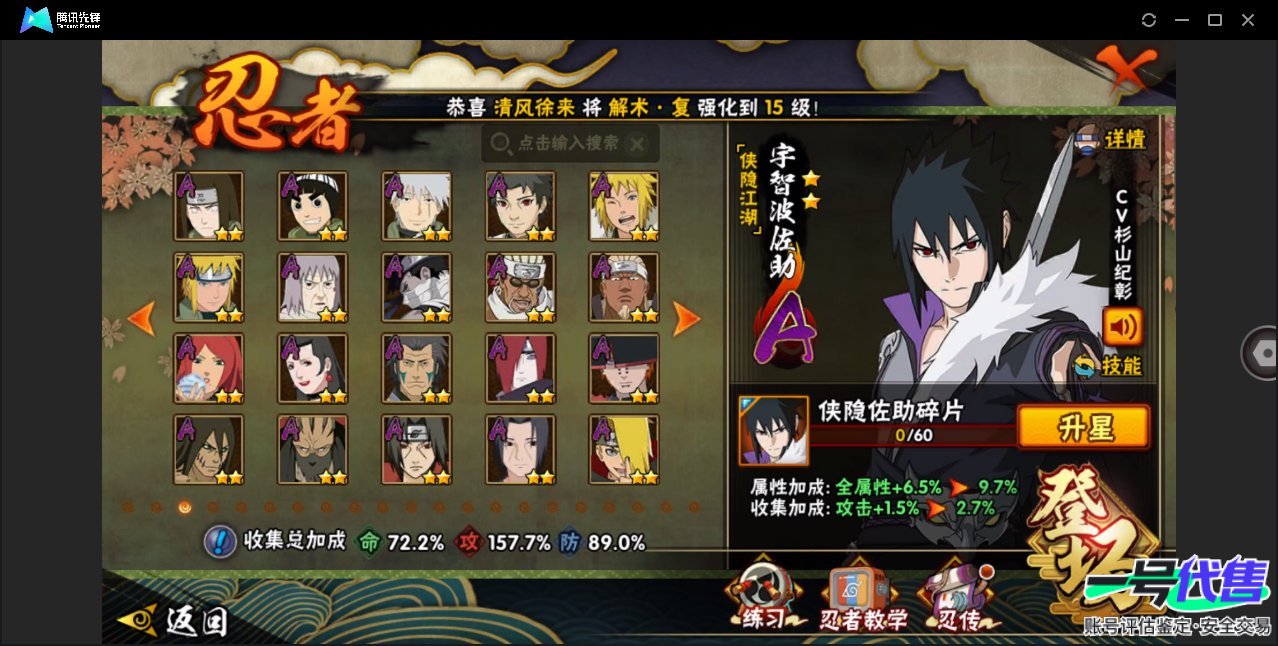Select the white-haired Jiraiya ninja portrait
The image size is (1278, 646).
[313, 288]
